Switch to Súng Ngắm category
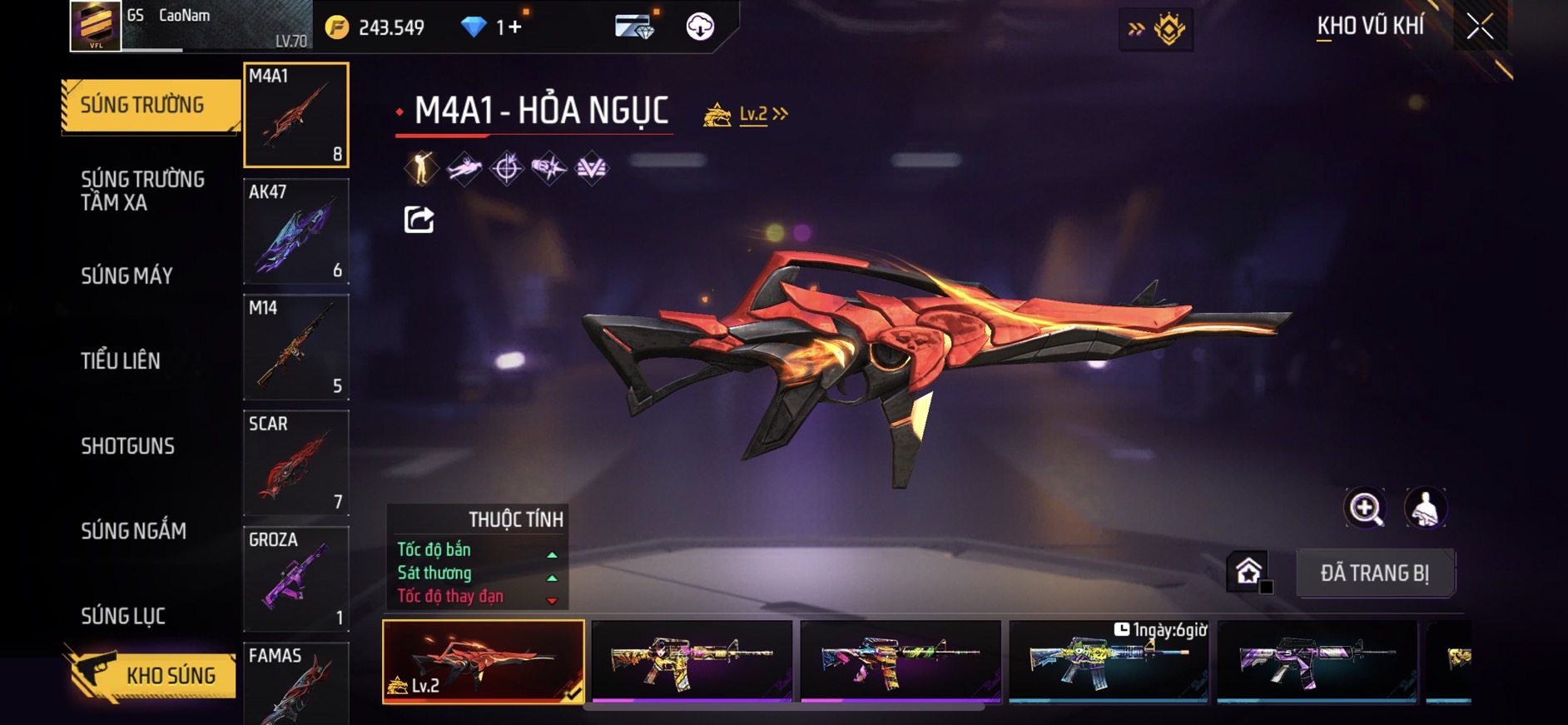This screenshot has height=725, width=1568. (x=133, y=531)
